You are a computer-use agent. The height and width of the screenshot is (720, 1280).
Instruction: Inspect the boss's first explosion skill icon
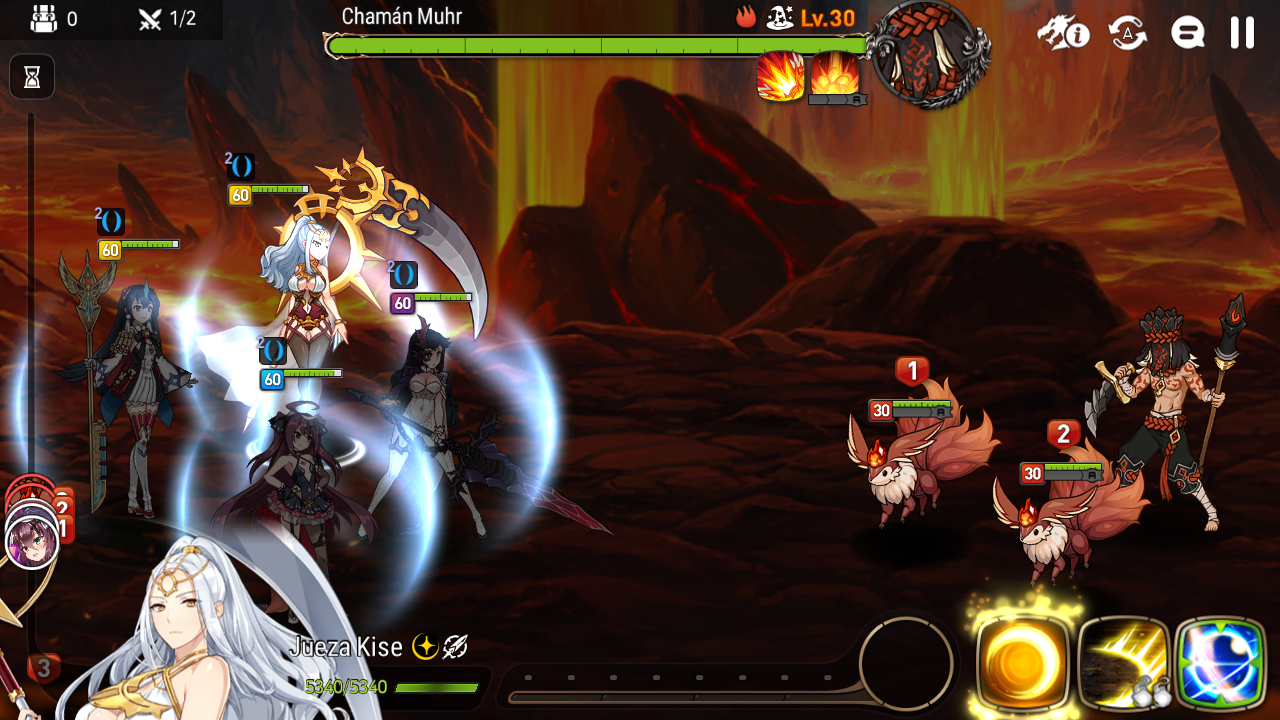coord(782,76)
